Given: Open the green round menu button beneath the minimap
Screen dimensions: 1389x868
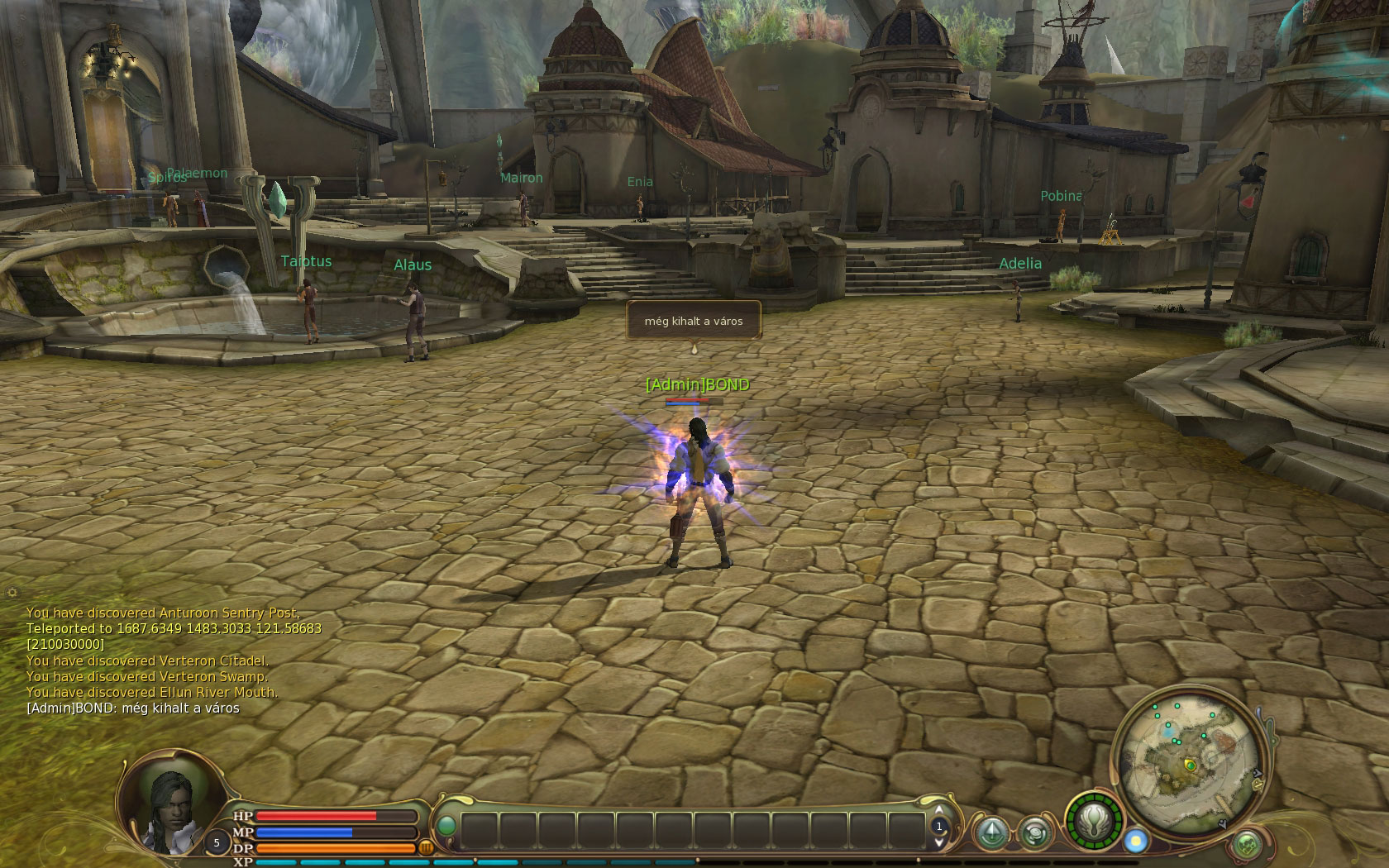Looking at the screenshot, I should click(x=1246, y=845).
